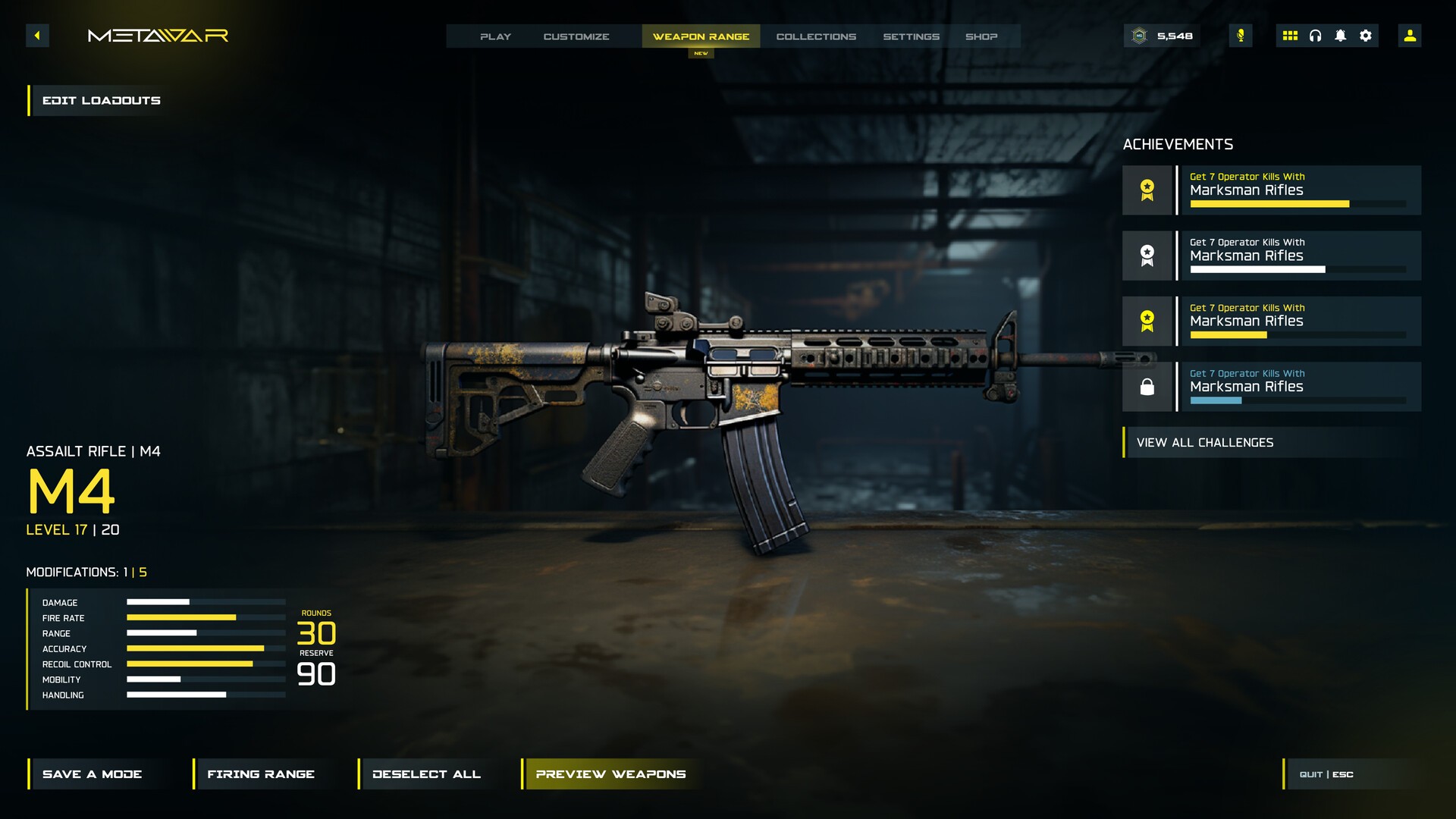Go to the Settings tab
This screenshot has width=1456, height=819.
(911, 36)
